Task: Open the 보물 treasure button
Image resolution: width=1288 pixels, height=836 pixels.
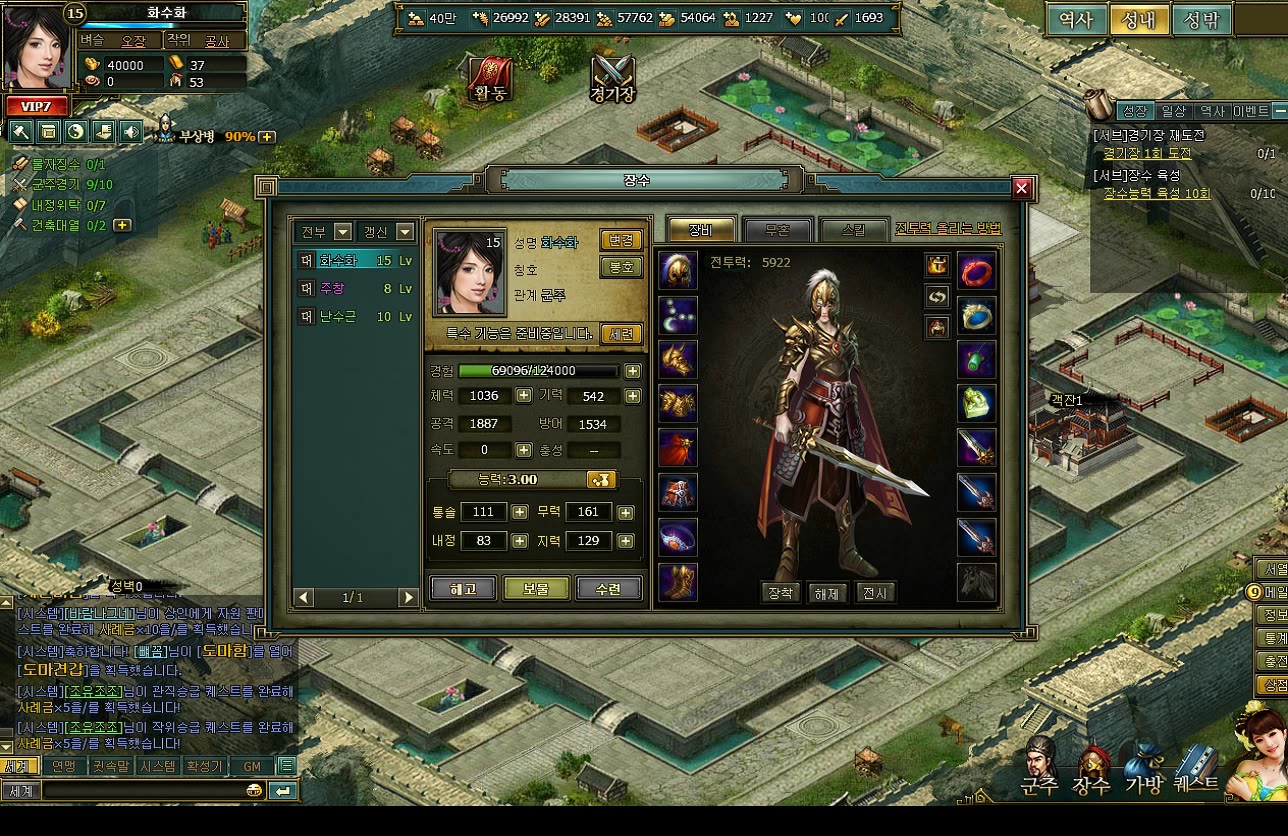Action: click(x=536, y=589)
